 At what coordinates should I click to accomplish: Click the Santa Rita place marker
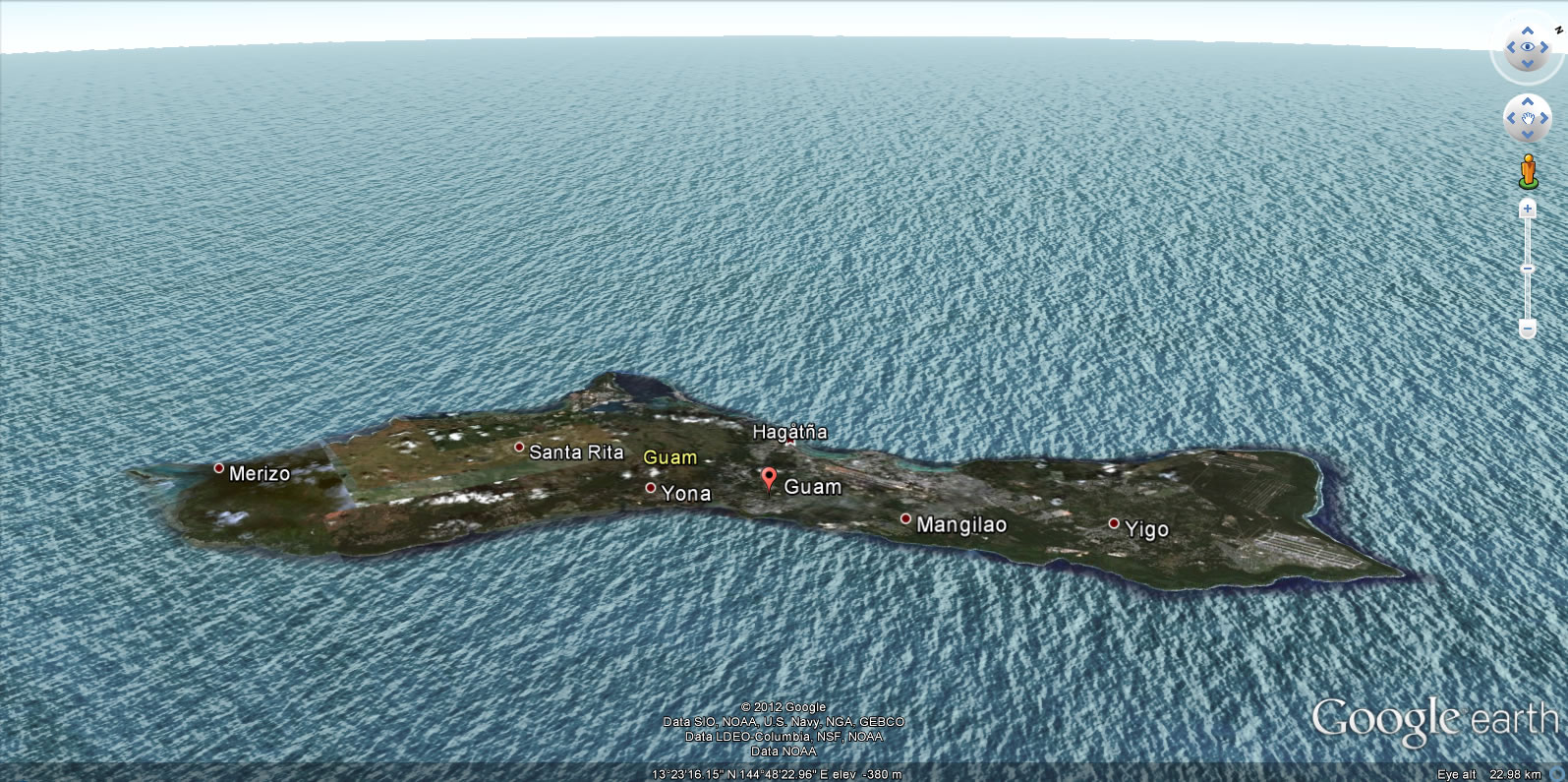[x=519, y=448]
